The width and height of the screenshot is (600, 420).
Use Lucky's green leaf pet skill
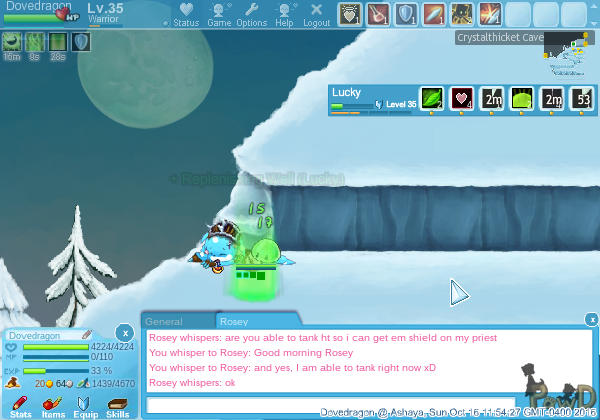(431, 99)
